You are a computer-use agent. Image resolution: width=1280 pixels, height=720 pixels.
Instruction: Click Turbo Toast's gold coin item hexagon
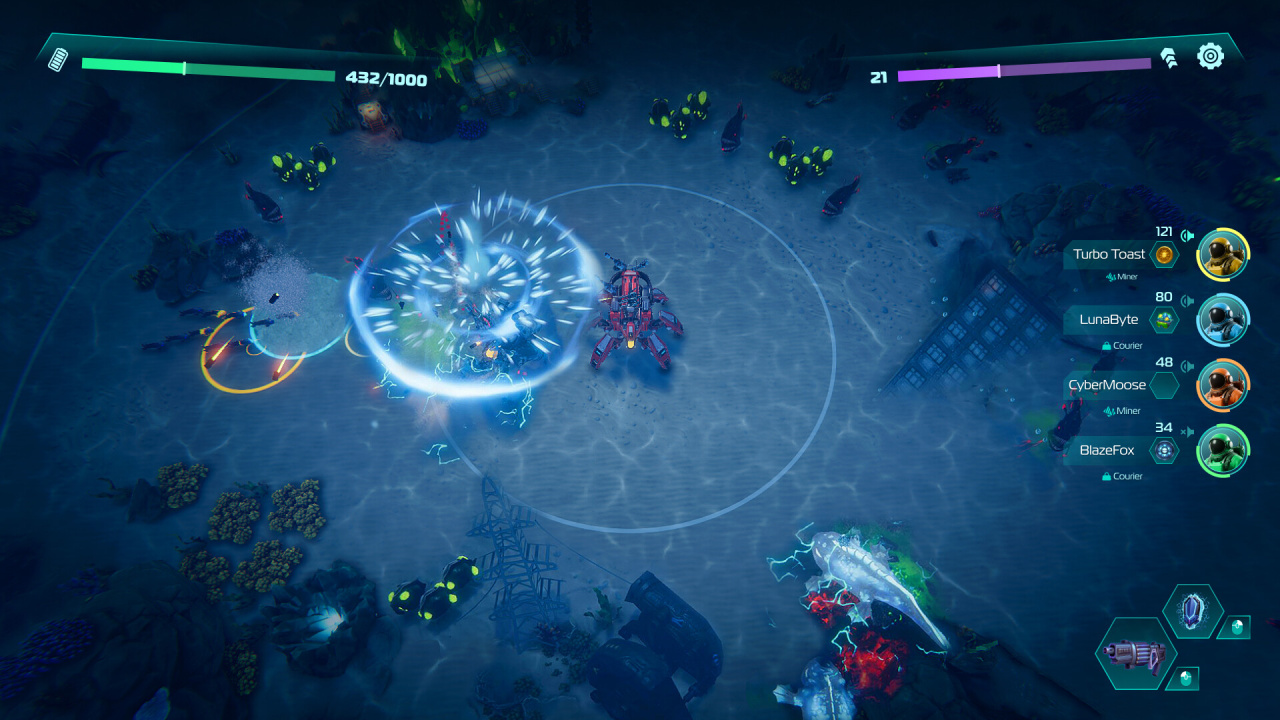click(1164, 255)
